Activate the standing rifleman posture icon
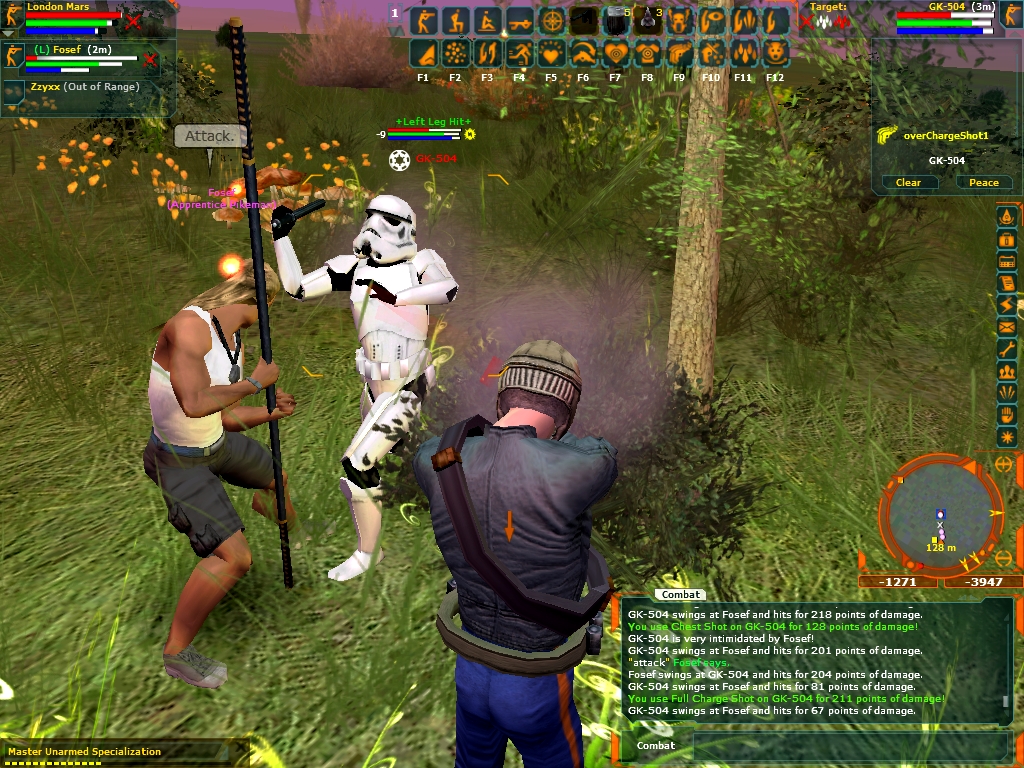 pos(424,20)
